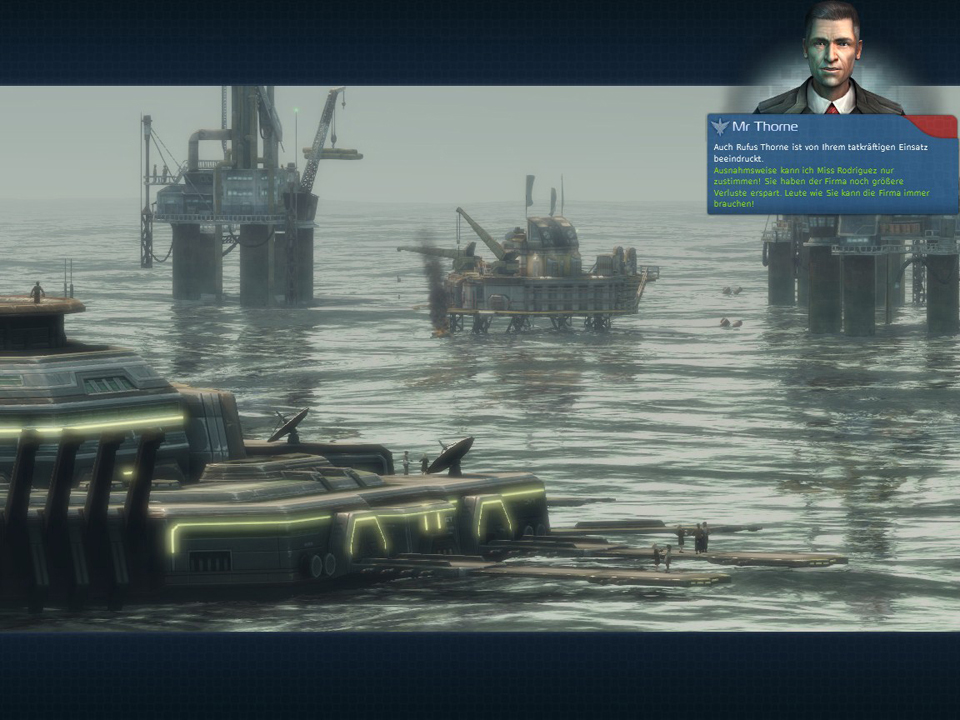Screen dimensions: 960x720
Task: Select the faction emblem beside Mr Thorne's name
Action: coord(720,127)
